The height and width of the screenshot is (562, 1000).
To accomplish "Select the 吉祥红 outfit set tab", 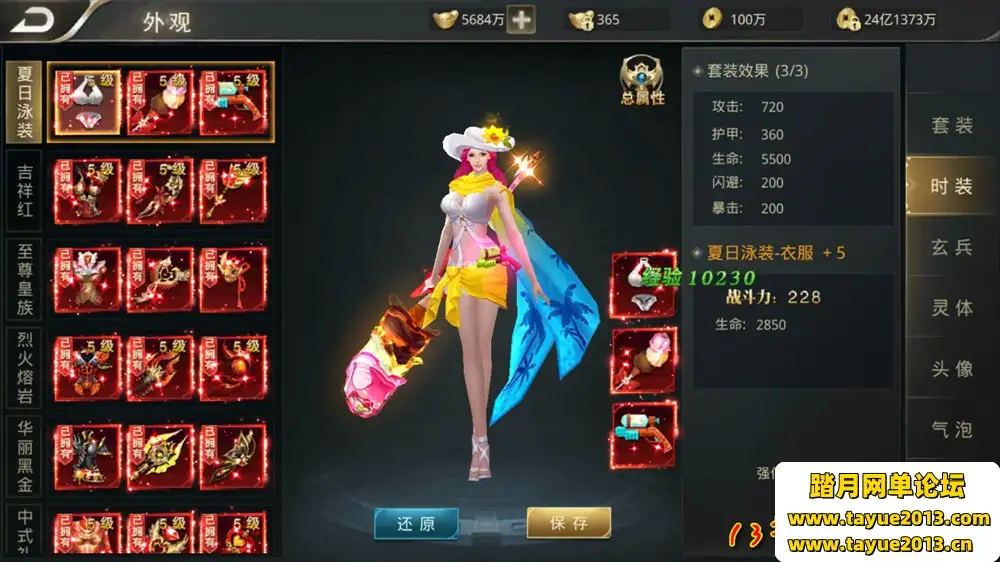I will pos(25,191).
